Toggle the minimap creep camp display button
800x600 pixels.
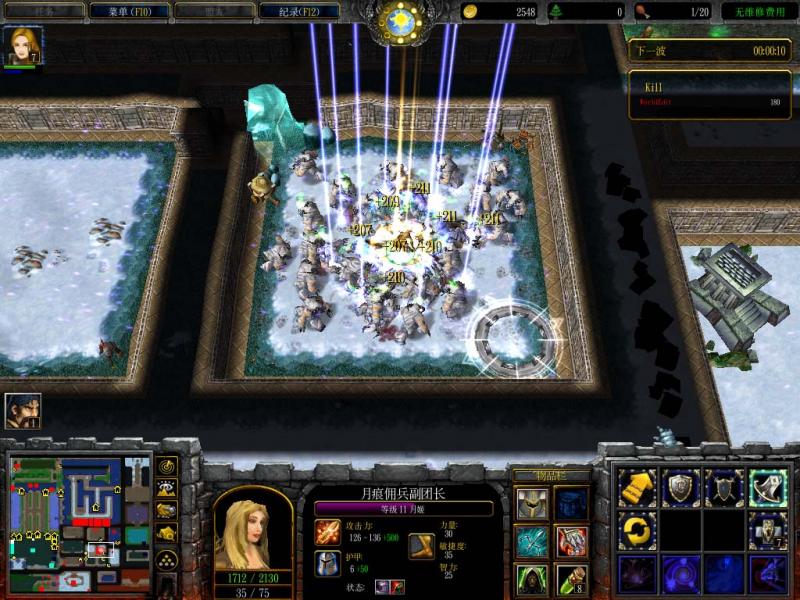(x=167, y=534)
